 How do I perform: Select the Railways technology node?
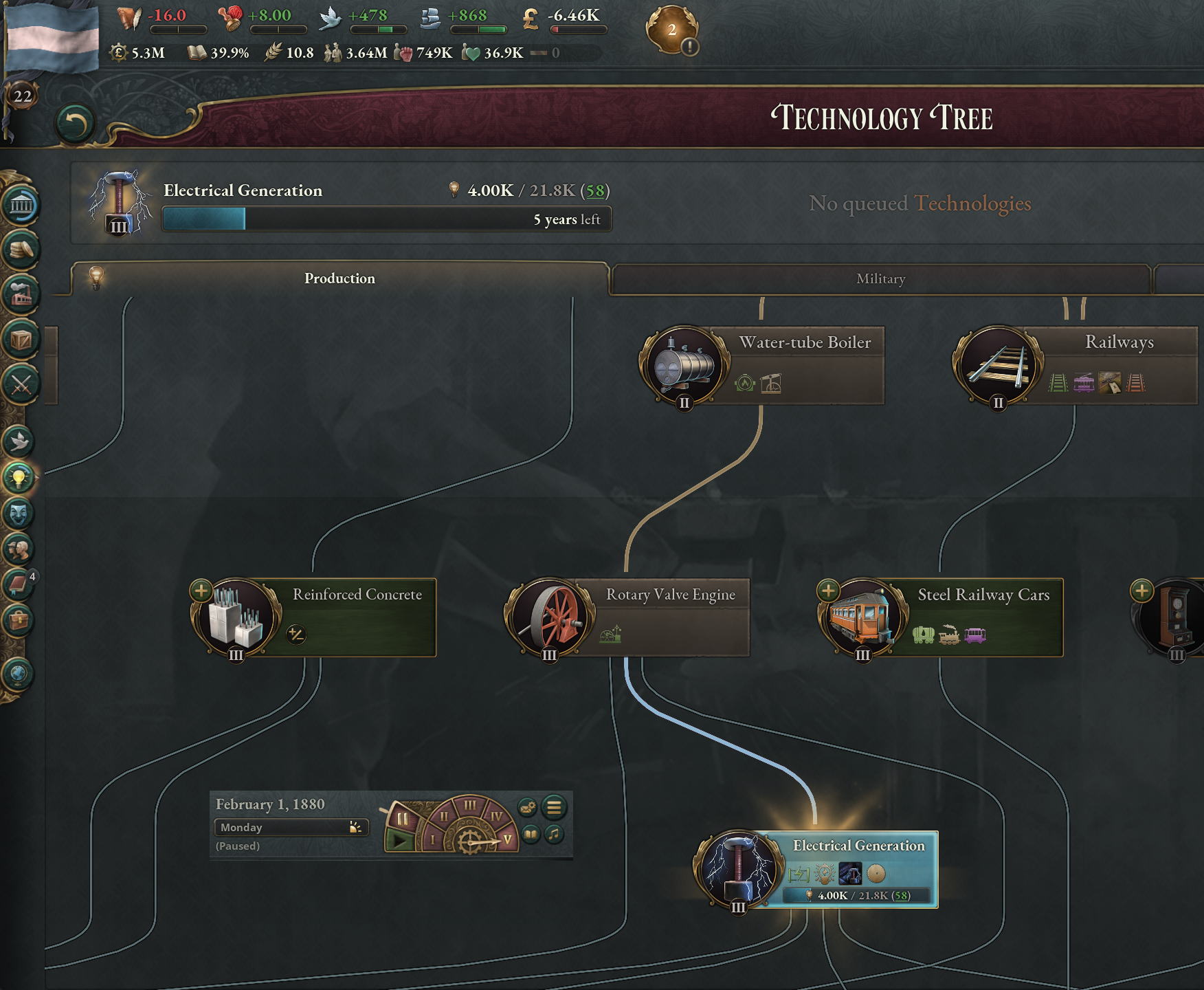click(1118, 342)
